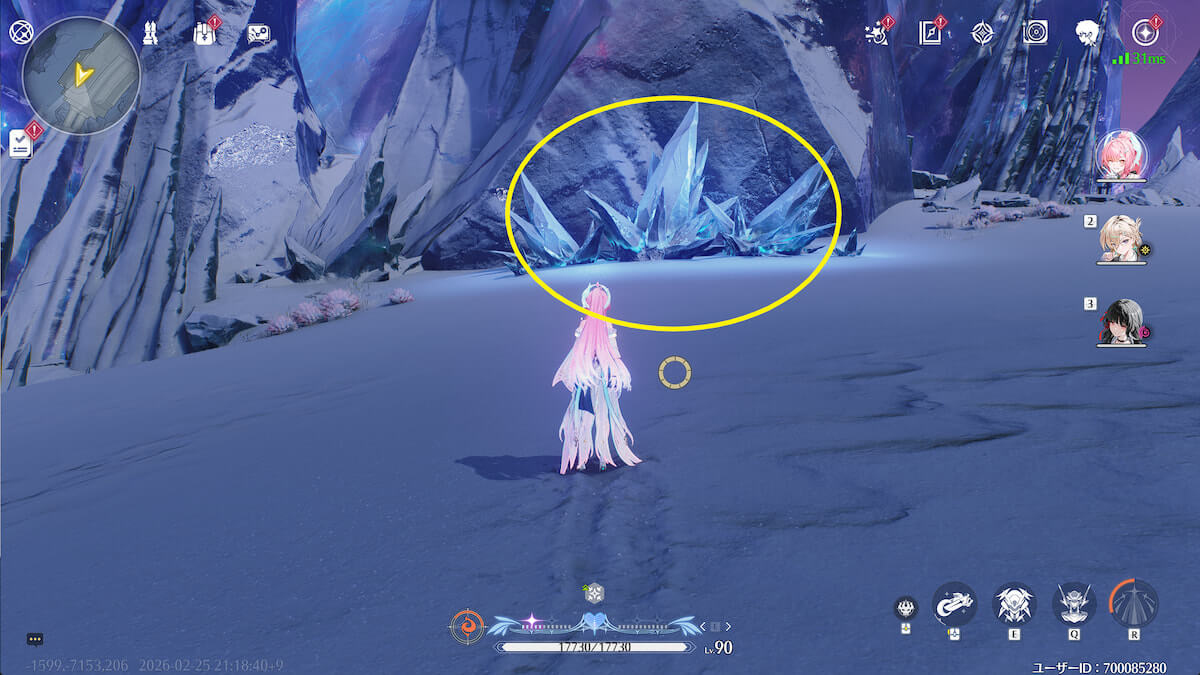The height and width of the screenshot is (675, 1200).
Task: Open the quest checklist icon
Action: pyautogui.click(x=21, y=143)
